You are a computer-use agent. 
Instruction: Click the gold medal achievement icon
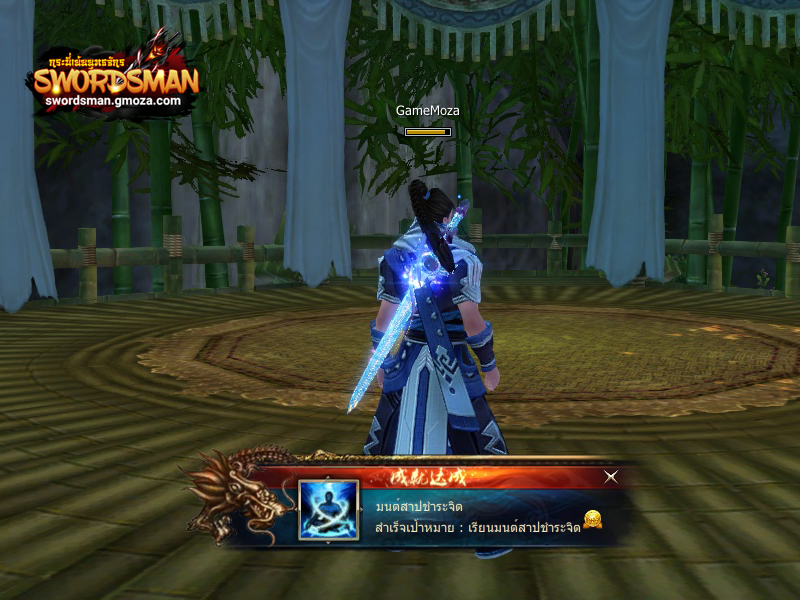pos(593,519)
